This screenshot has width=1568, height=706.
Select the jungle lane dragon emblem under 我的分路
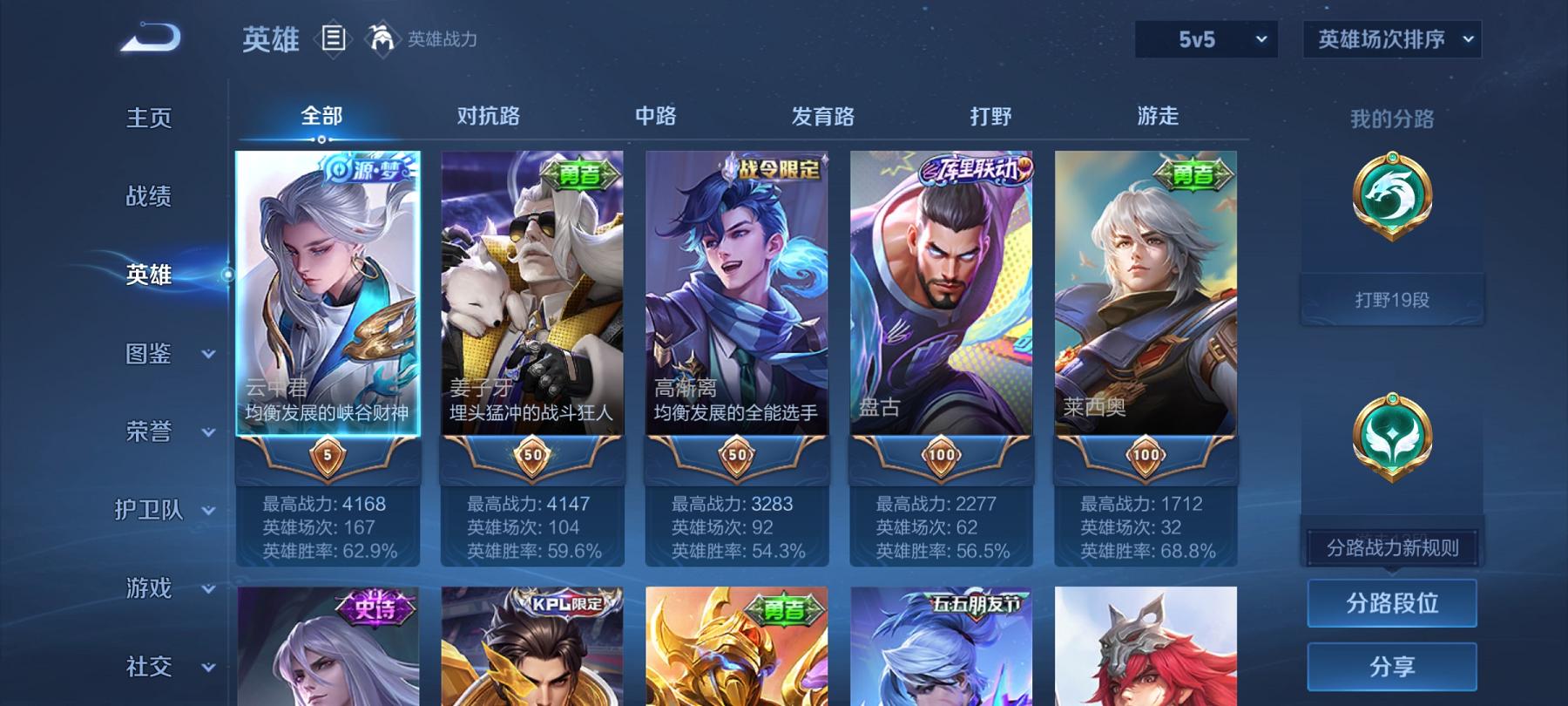tap(1391, 195)
